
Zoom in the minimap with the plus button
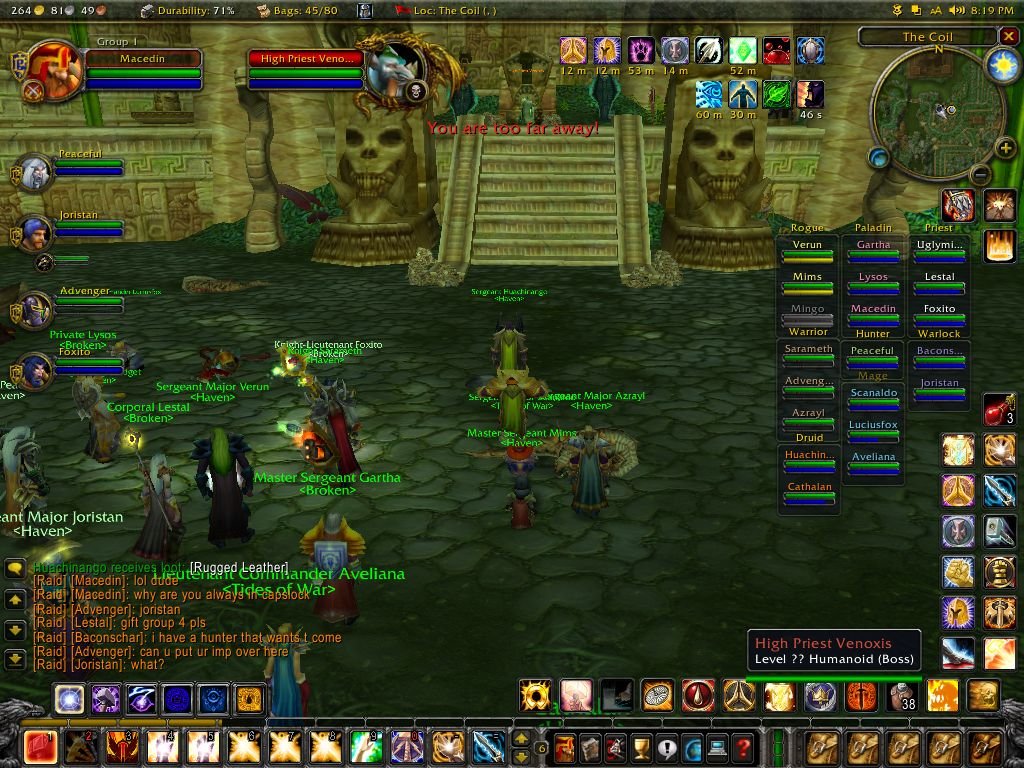(x=1005, y=150)
